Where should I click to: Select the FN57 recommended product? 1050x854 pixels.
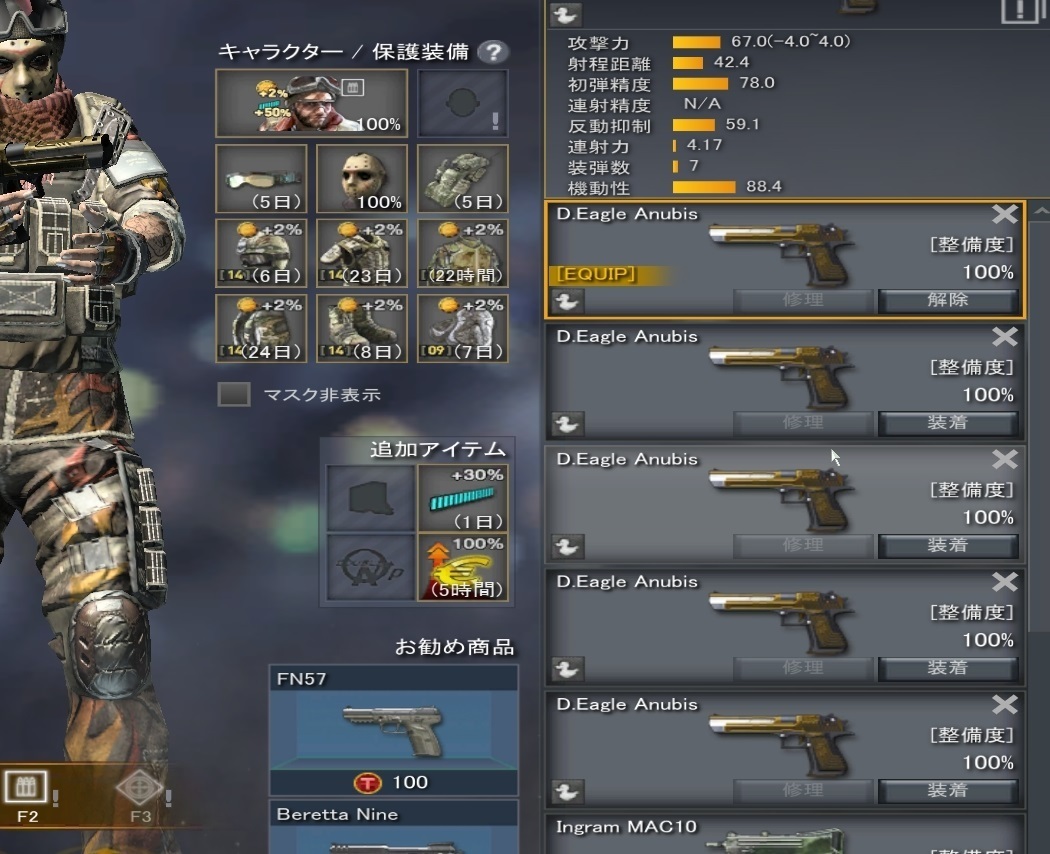point(394,730)
